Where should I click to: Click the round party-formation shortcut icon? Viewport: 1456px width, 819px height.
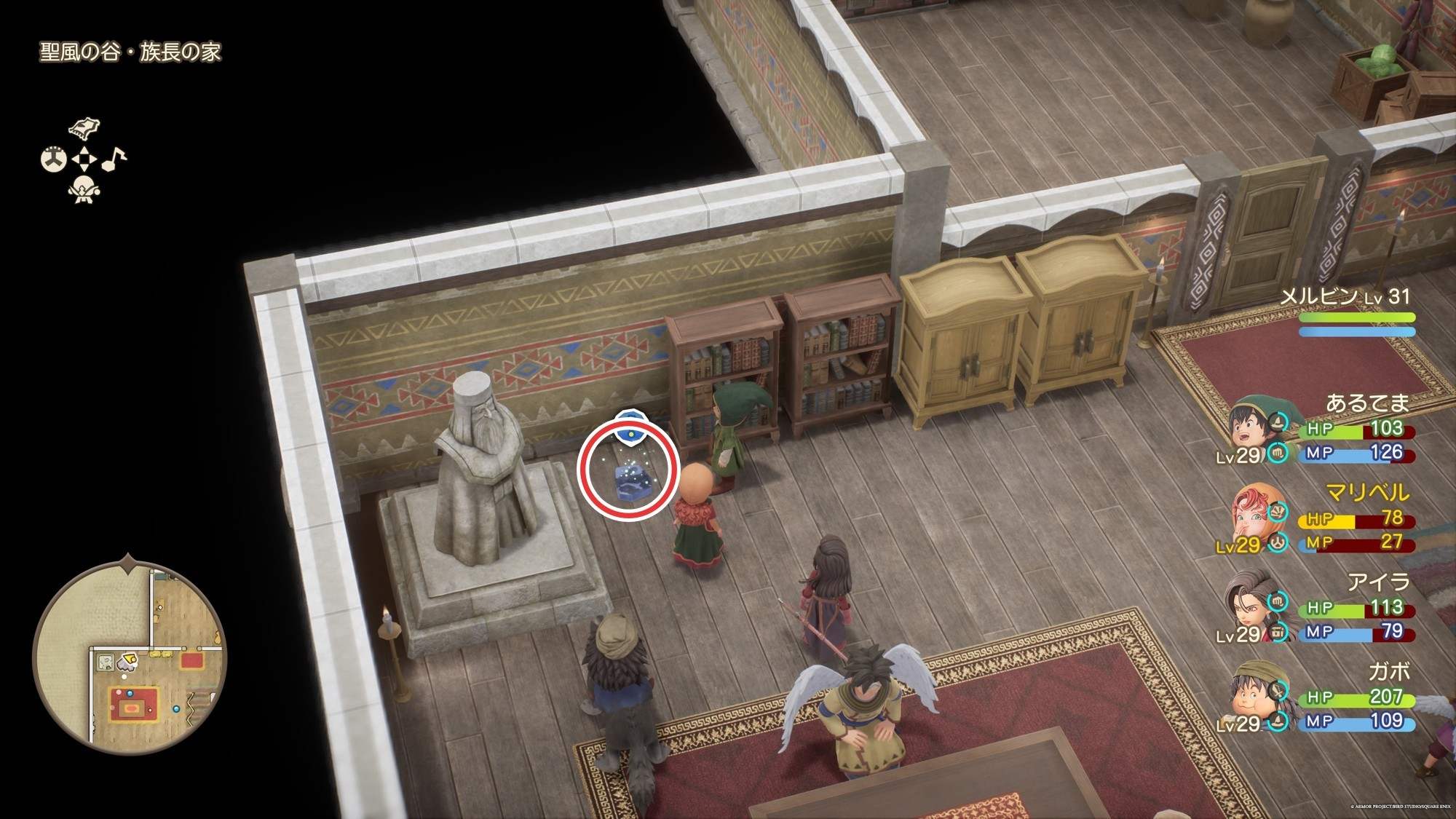point(53,159)
